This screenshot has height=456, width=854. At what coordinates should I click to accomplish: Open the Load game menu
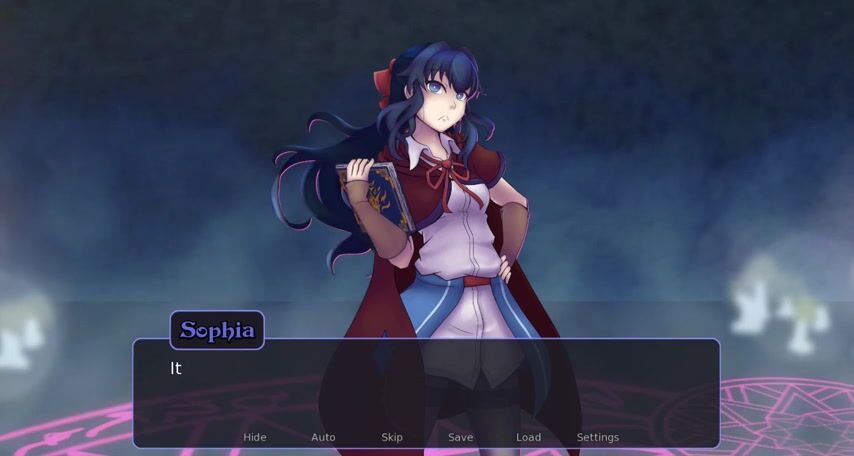[x=528, y=437]
